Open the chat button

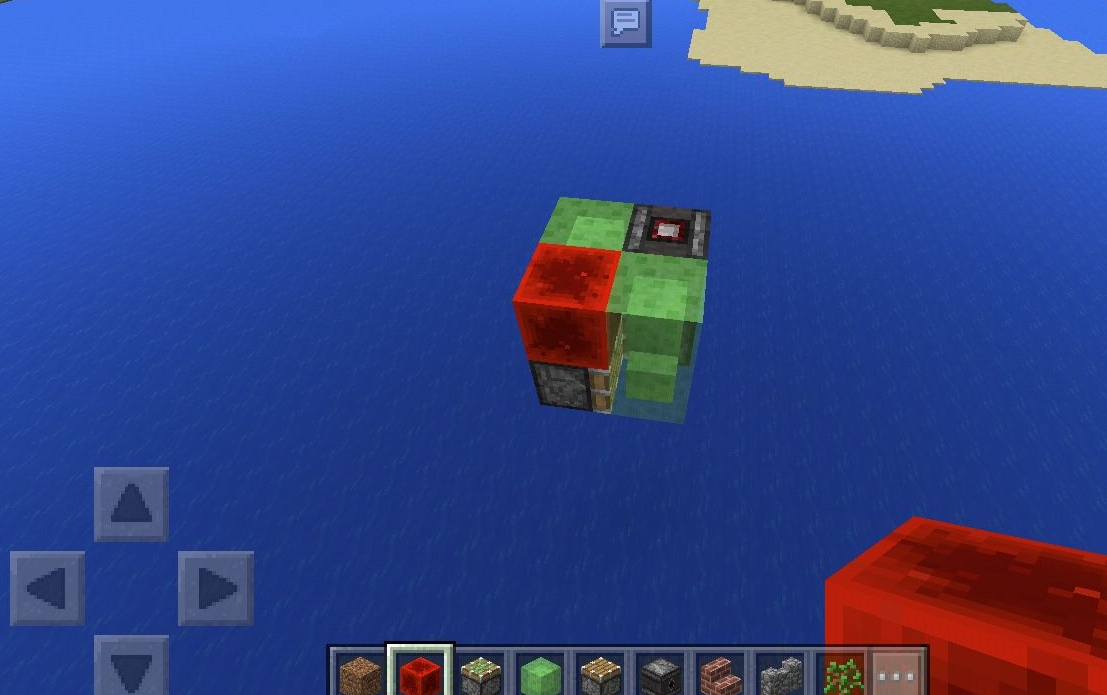click(x=626, y=21)
